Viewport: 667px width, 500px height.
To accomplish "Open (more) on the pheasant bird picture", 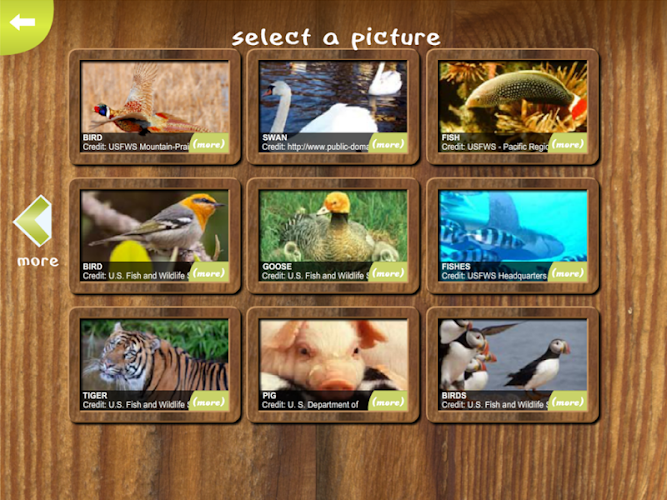I will 208,143.
